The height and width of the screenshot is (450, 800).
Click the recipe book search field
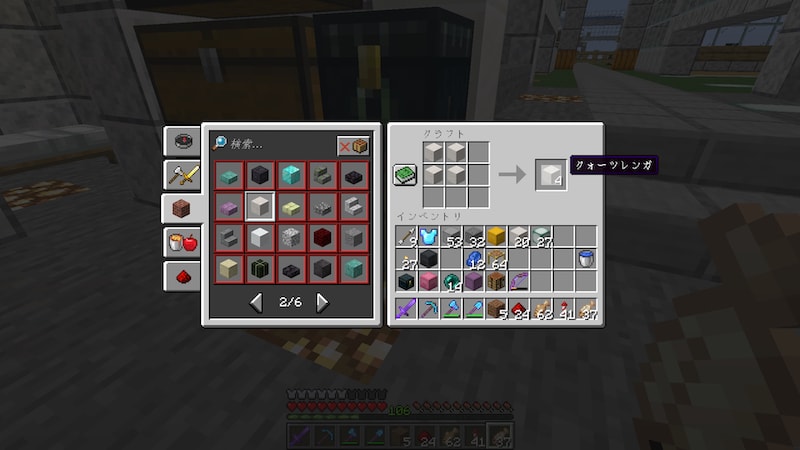click(270, 145)
